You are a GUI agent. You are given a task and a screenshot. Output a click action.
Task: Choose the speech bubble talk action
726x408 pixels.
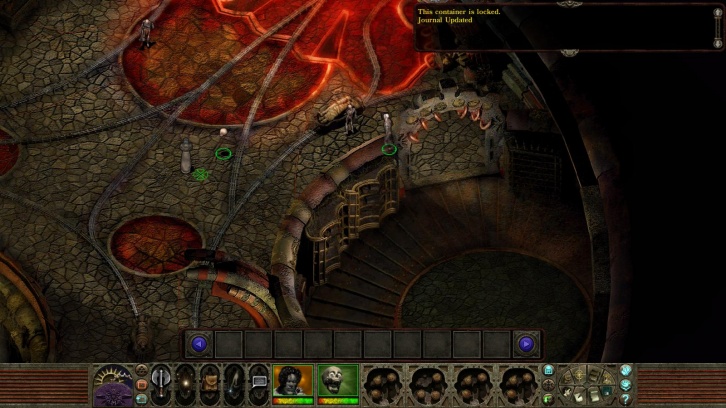tap(258, 381)
